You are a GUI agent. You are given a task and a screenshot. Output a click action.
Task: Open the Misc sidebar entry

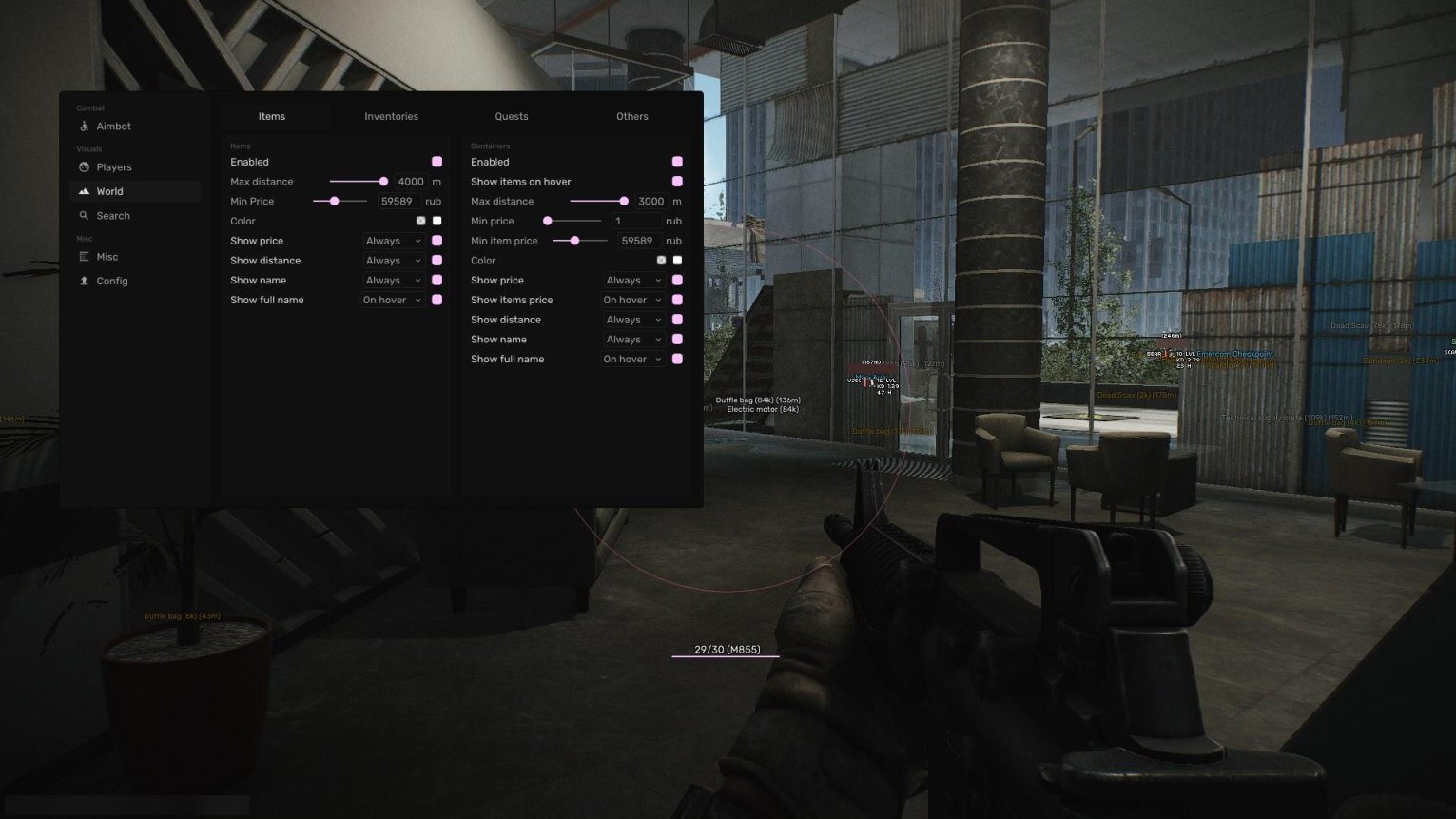pyautogui.click(x=107, y=257)
